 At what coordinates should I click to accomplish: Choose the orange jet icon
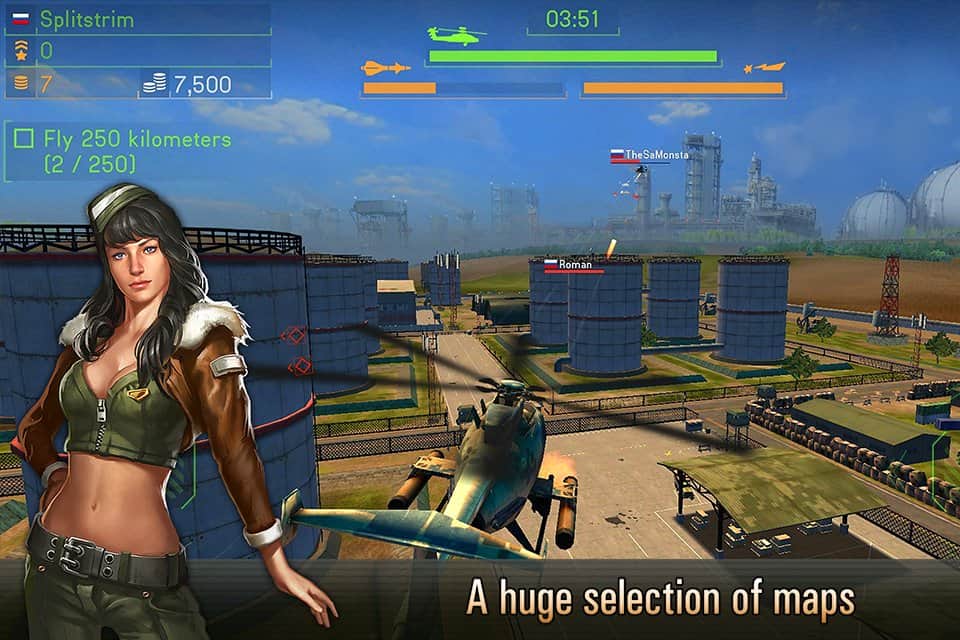click(764, 68)
